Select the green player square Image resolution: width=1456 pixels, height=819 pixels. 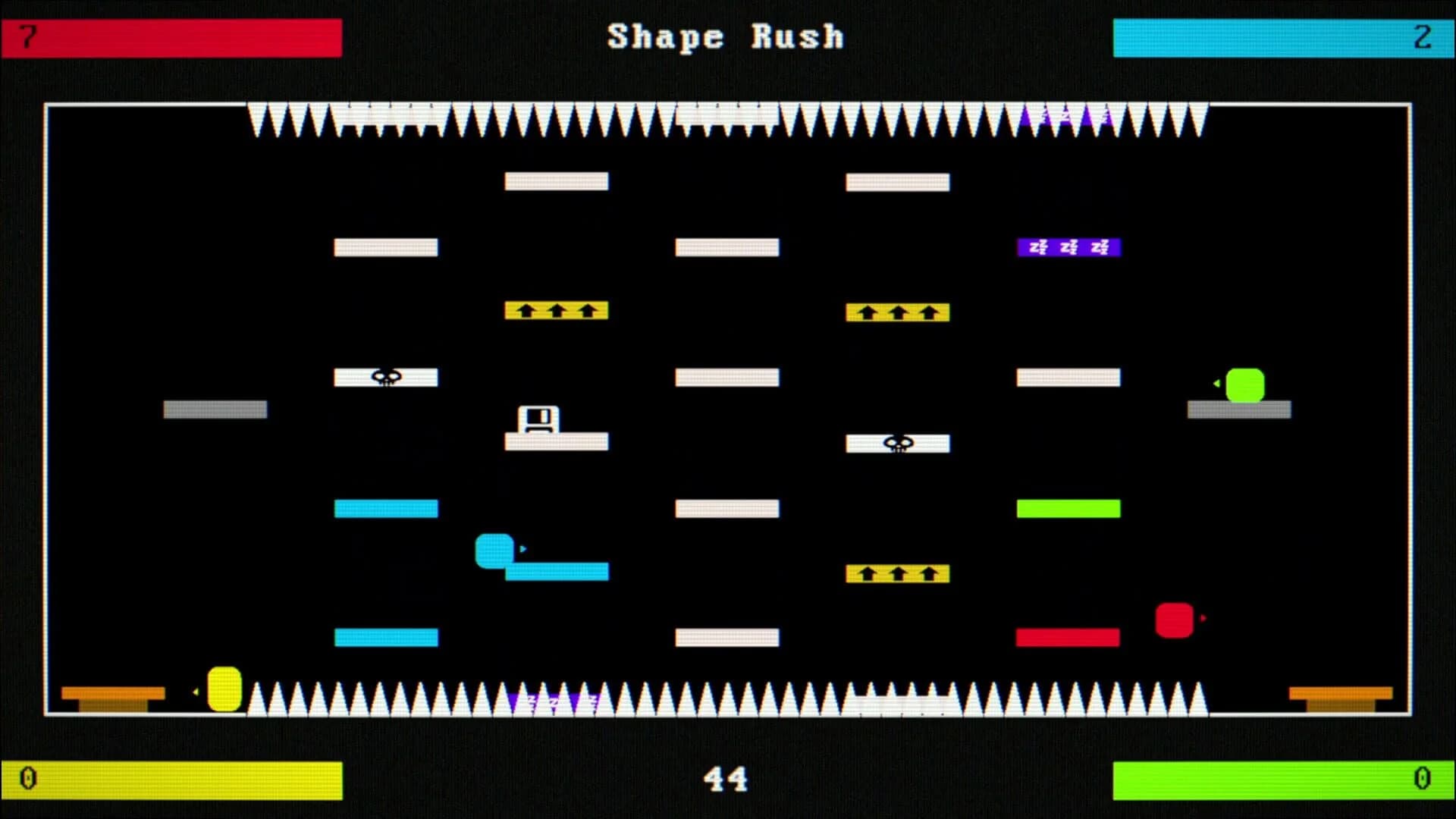(1247, 385)
